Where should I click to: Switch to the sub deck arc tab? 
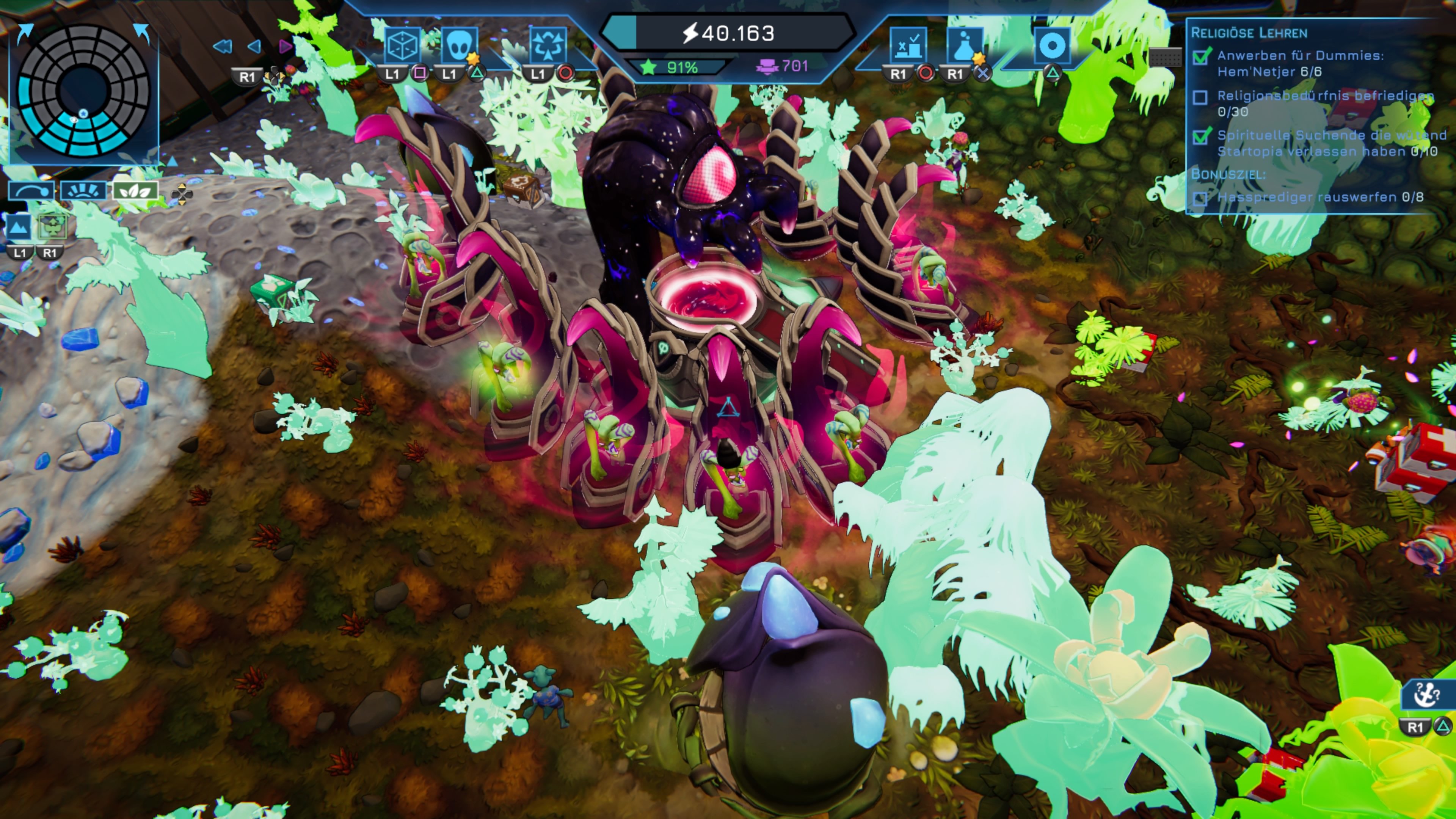click(31, 190)
